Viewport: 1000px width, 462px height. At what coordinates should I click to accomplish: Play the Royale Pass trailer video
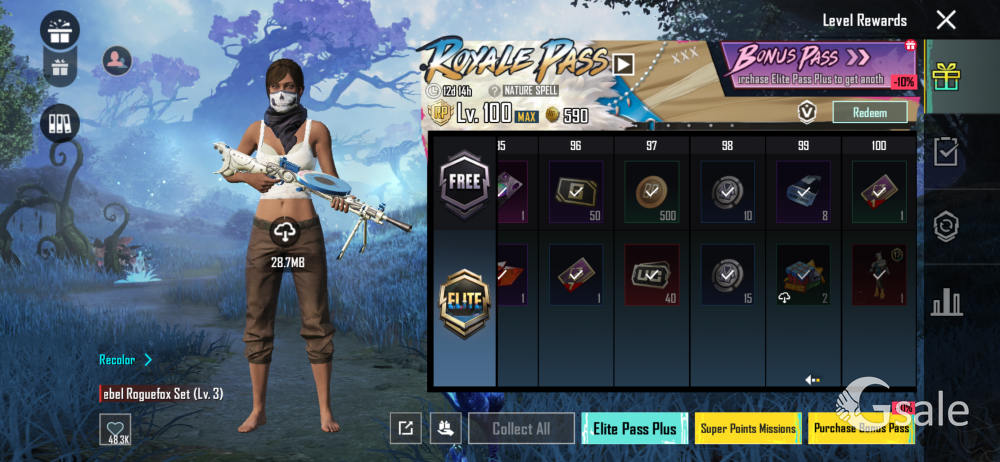click(x=623, y=64)
